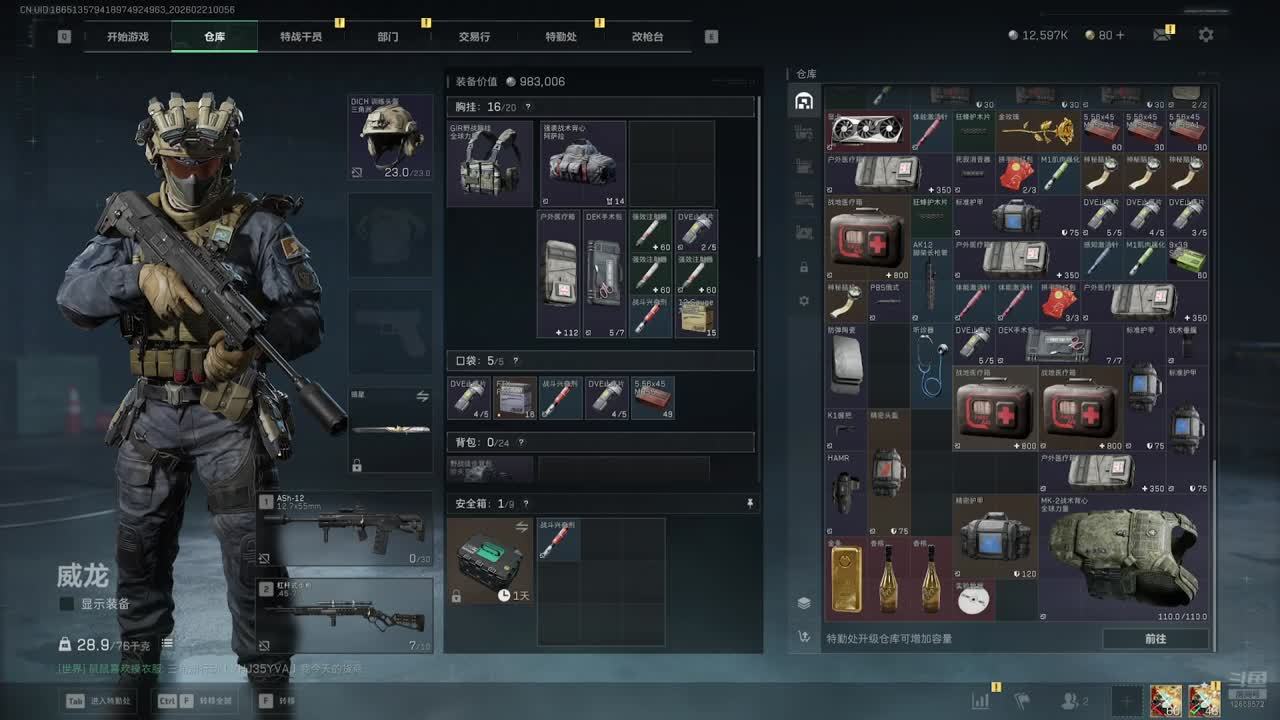The image size is (1280, 720).
Task: Select the DICH training helmet slot
Action: [390, 138]
